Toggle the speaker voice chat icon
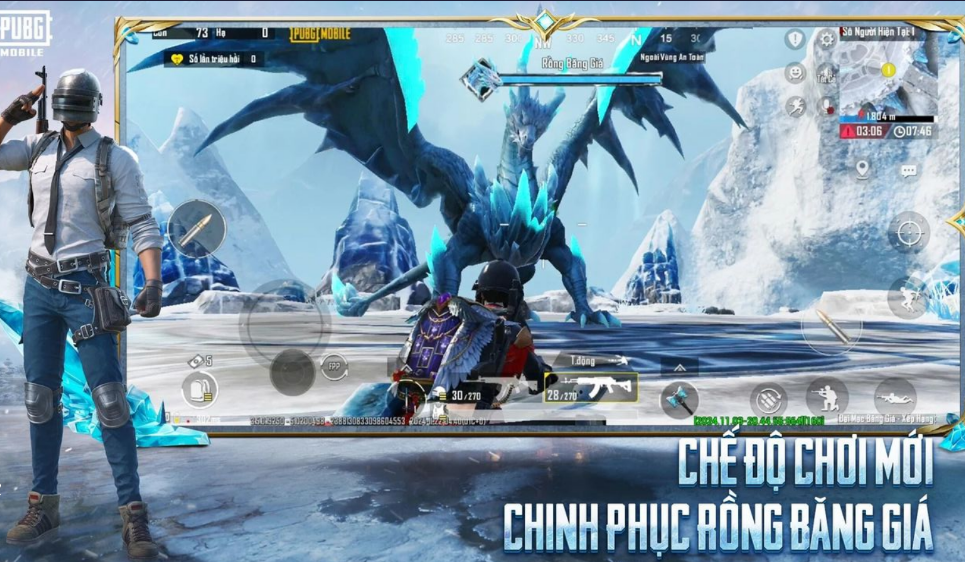This screenshot has height=562, width=965. click(x=826, y=73)
